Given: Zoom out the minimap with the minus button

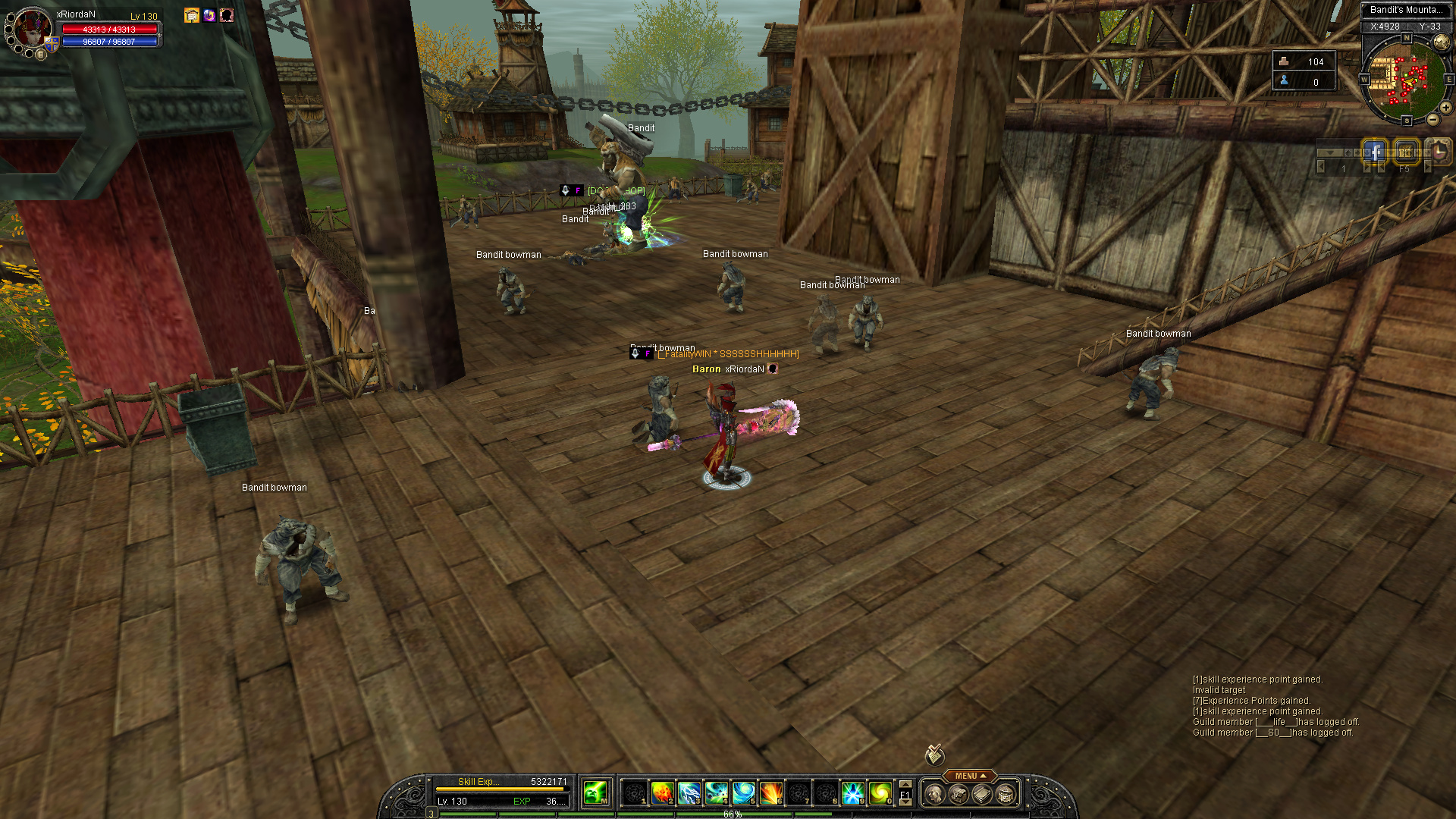Looking at the screenshot, I should click(1432, 120).
